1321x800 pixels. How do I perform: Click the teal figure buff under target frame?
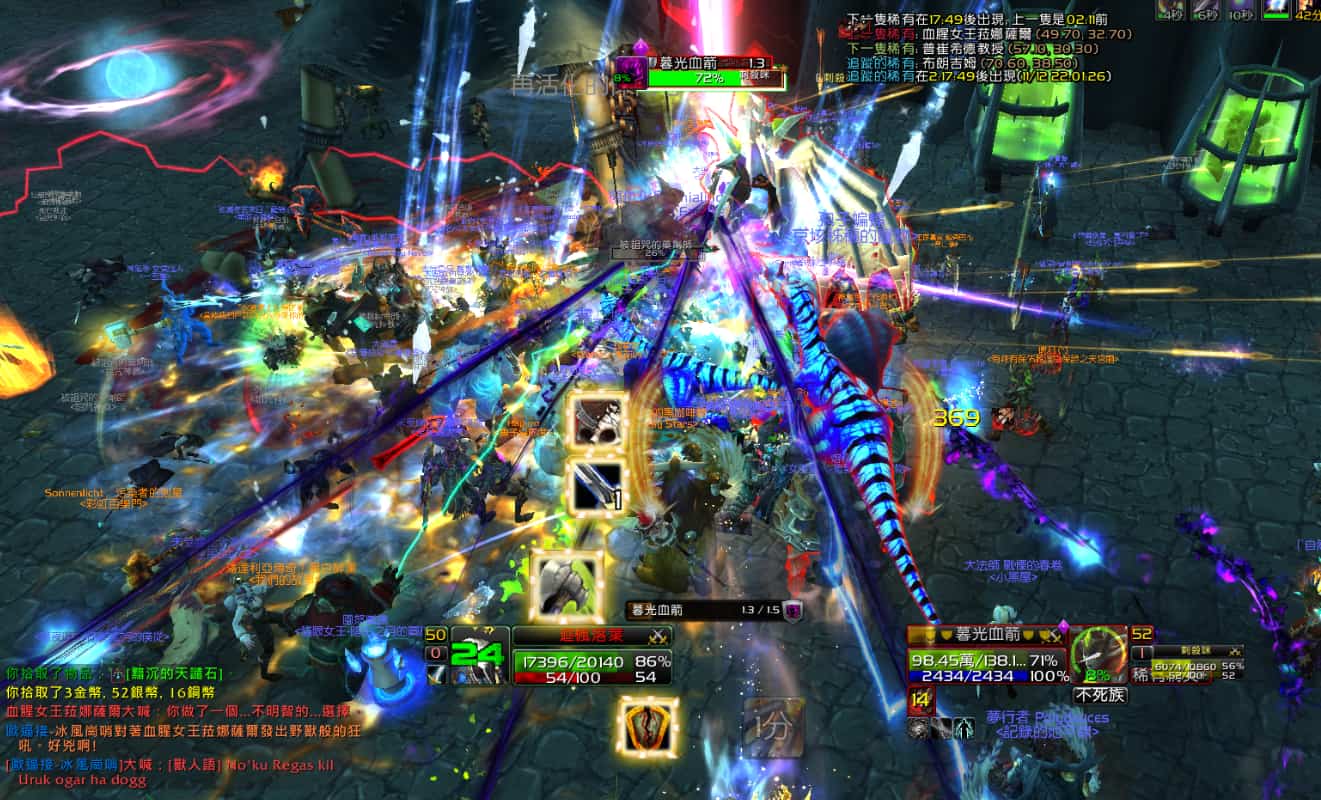(x=963, y=728)
